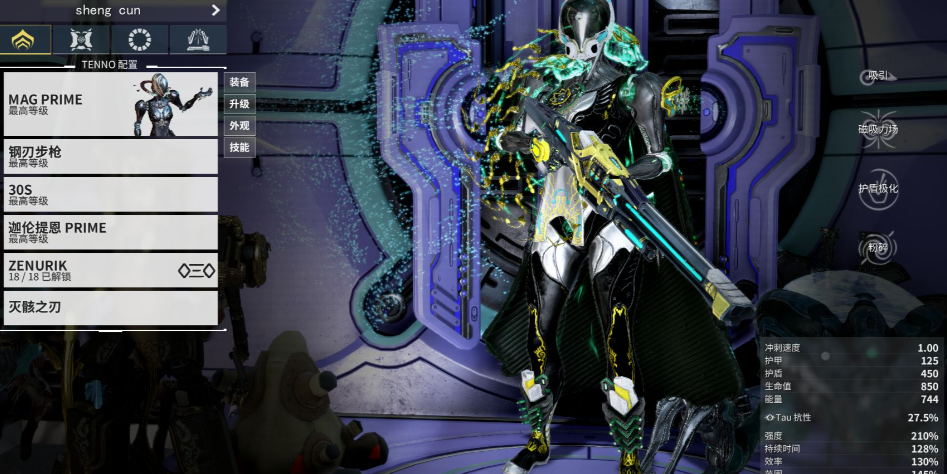Open the ZENURIK focus school row
Viewport: 947px width, 474px height.
coord(110,270)
